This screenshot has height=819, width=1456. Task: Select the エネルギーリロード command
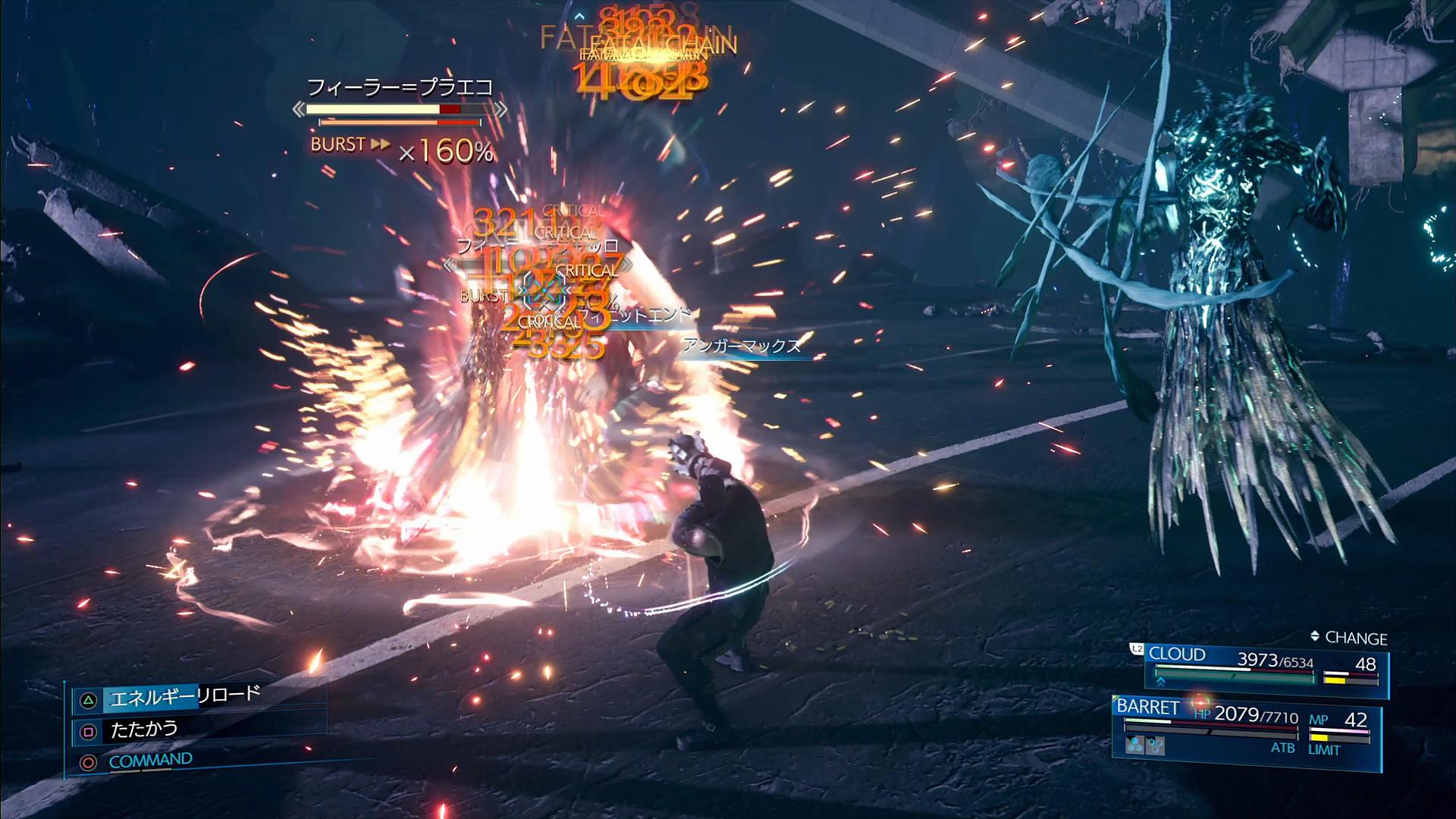pyautogui.click(x=185, y=696)
